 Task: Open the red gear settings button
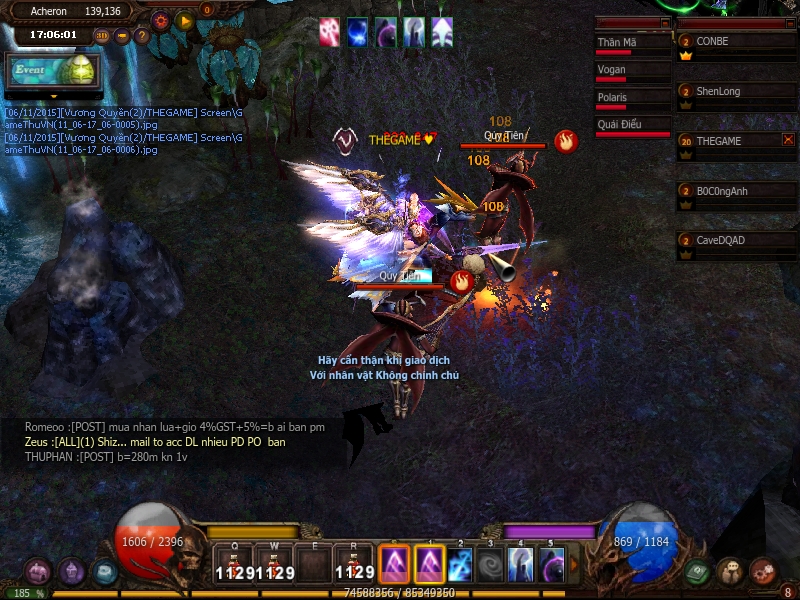pyautogui.click(x=161, y=19)
